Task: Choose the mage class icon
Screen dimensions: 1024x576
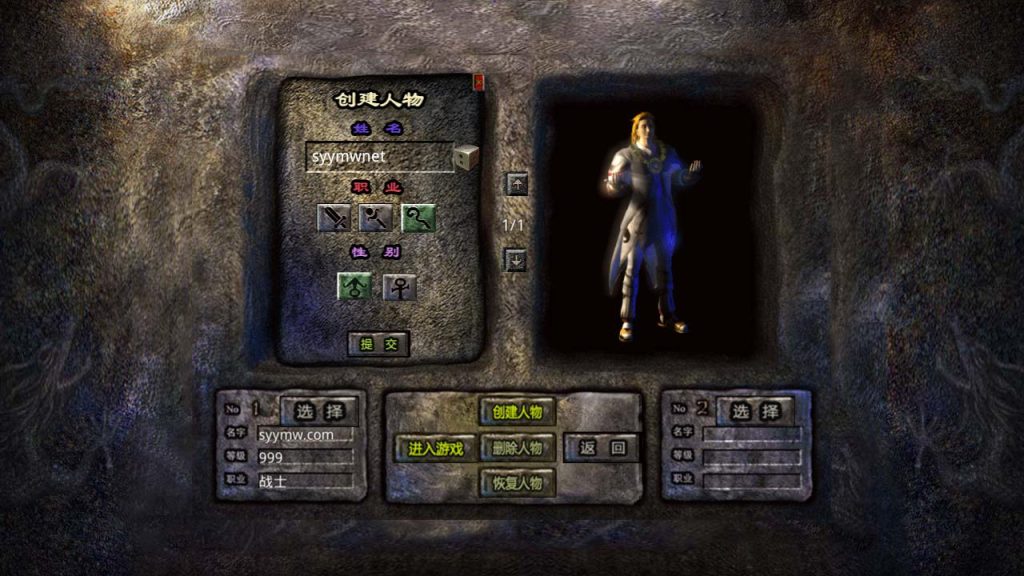Action: point(375,217)
